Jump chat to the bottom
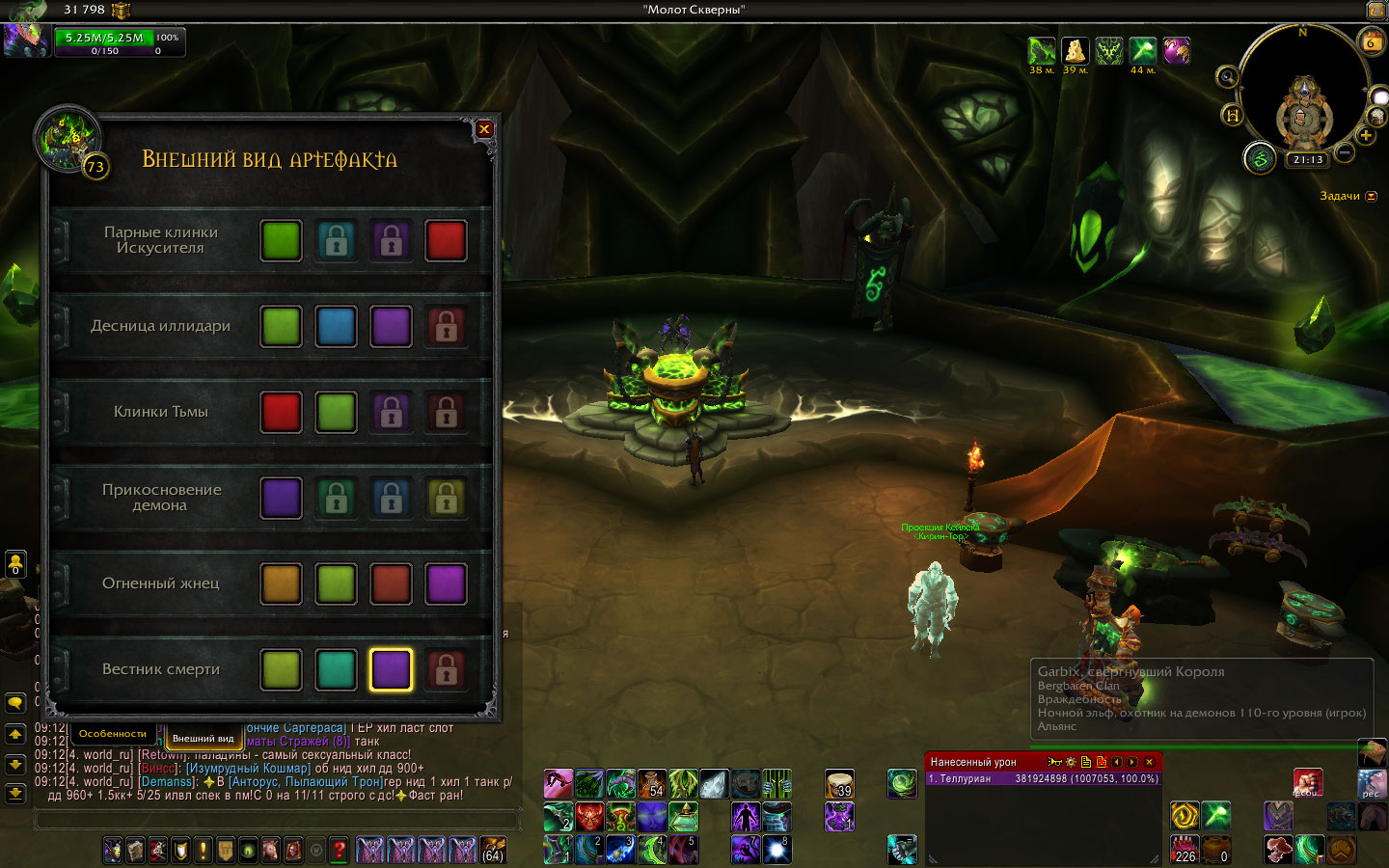 tap(15, 794)
